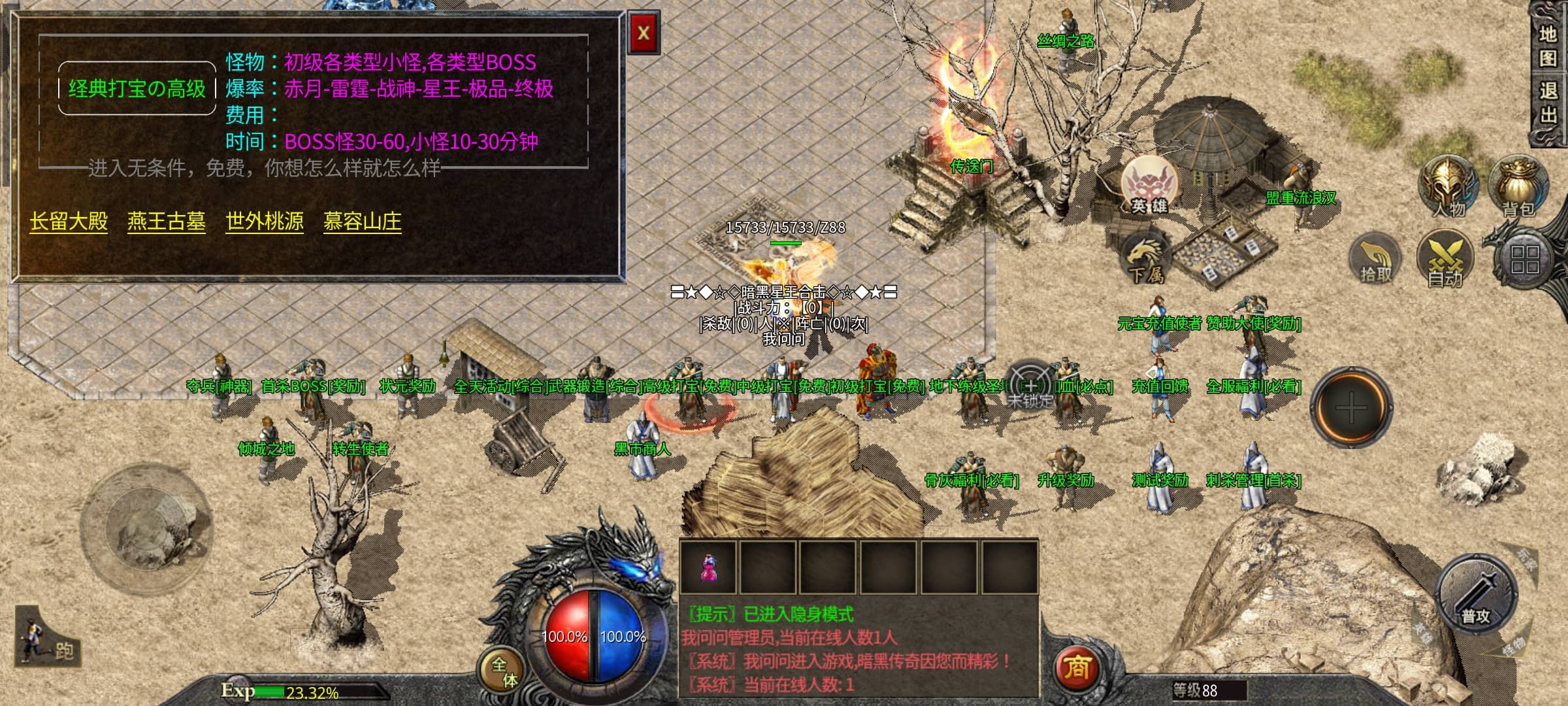This screenshot has height=706, width=1568.
Task: Close the treasure hunting dialog
Action: pyautogui.click(x=644, y=33)
